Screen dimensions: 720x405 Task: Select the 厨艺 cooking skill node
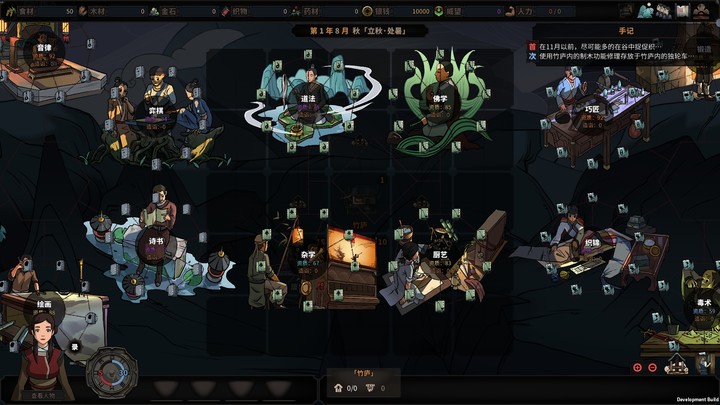[440, 254]
